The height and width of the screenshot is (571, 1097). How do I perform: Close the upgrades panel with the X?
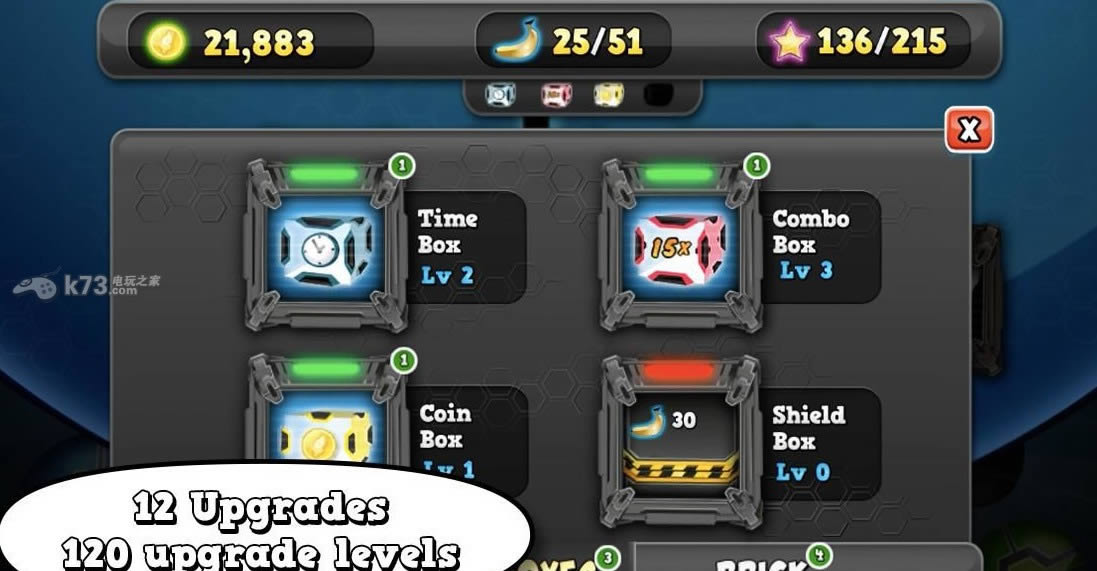968,130
